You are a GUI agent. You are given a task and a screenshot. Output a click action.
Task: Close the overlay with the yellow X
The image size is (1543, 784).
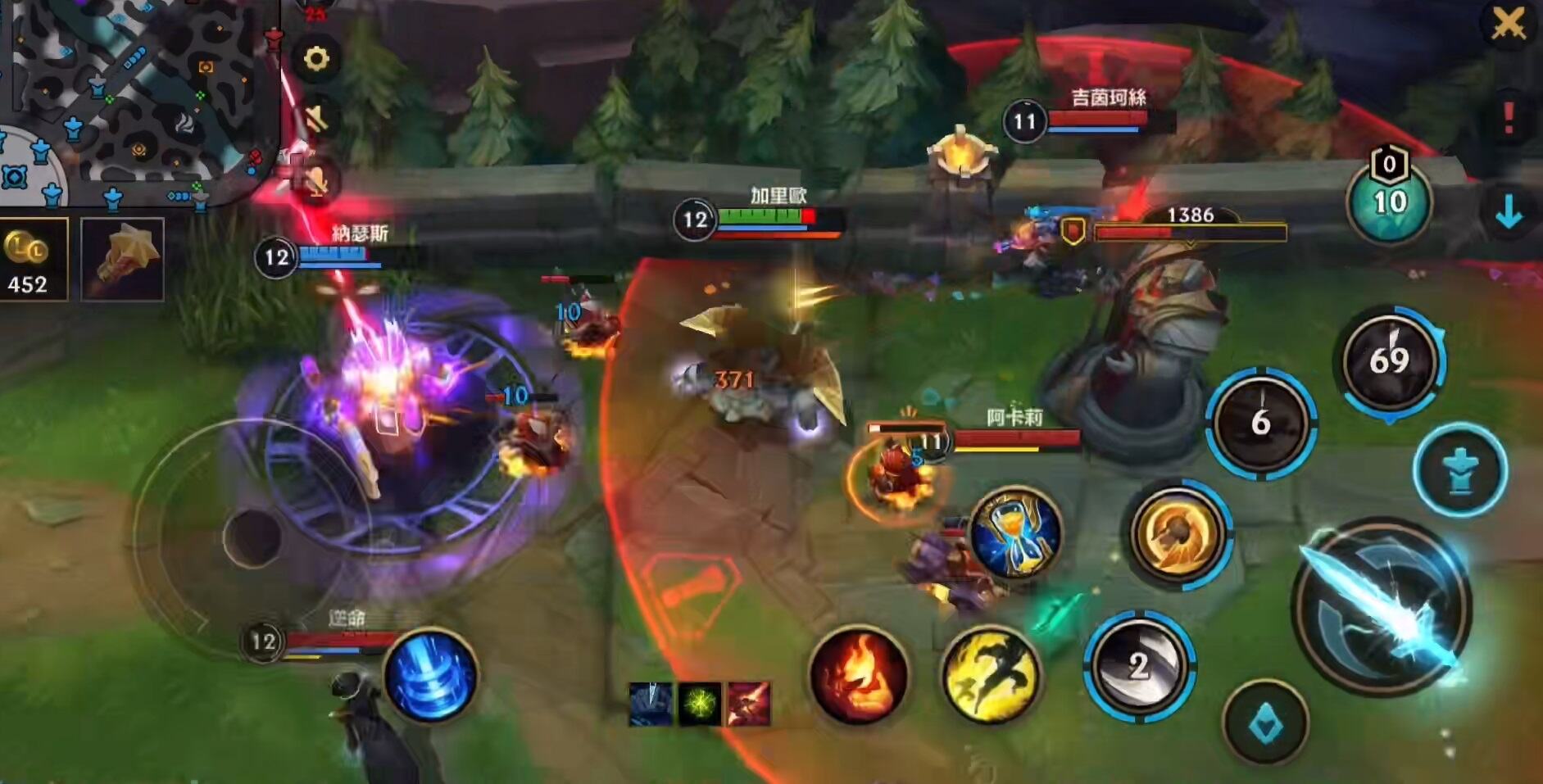coord(1508,25)
